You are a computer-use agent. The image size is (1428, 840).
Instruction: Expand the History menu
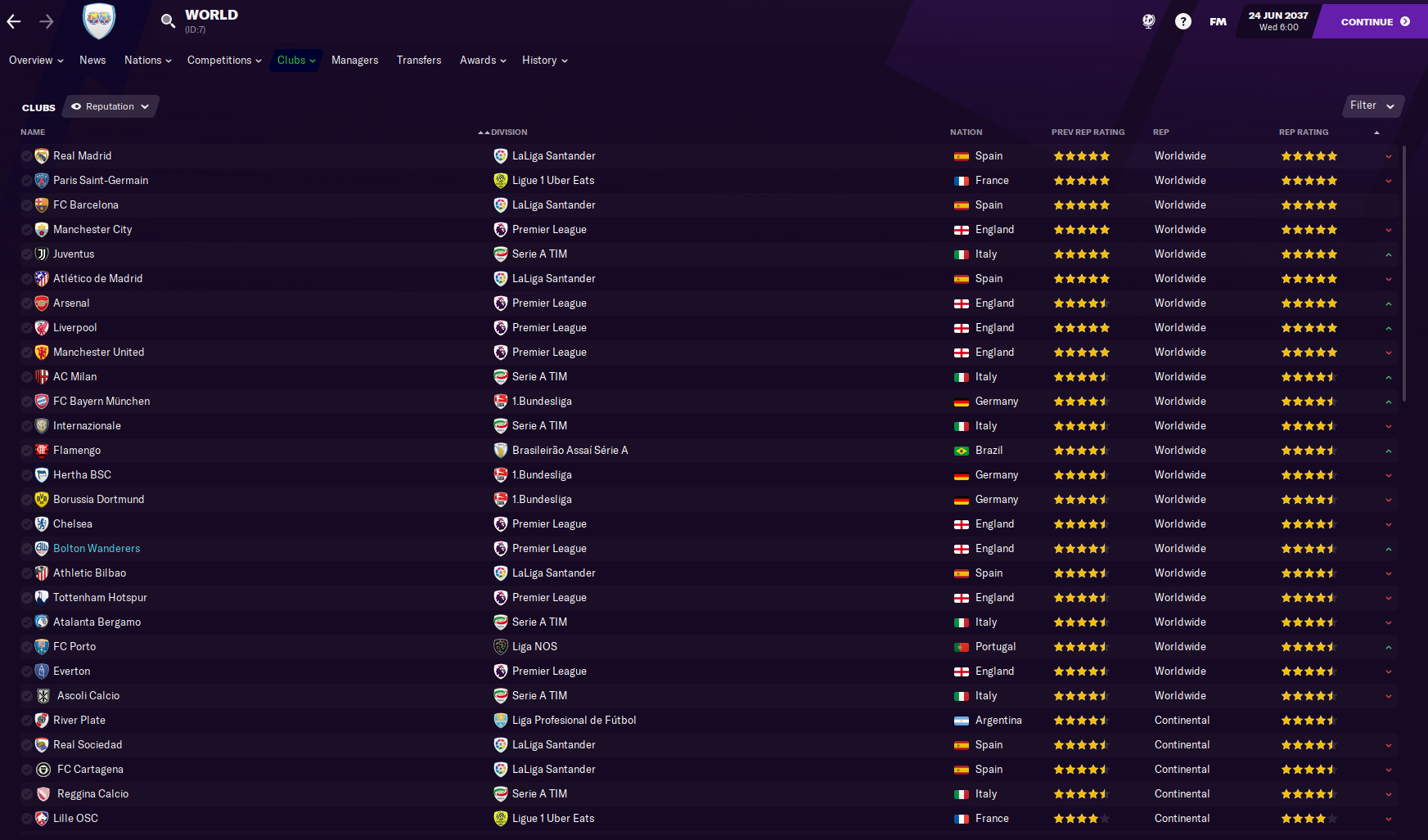544,61
